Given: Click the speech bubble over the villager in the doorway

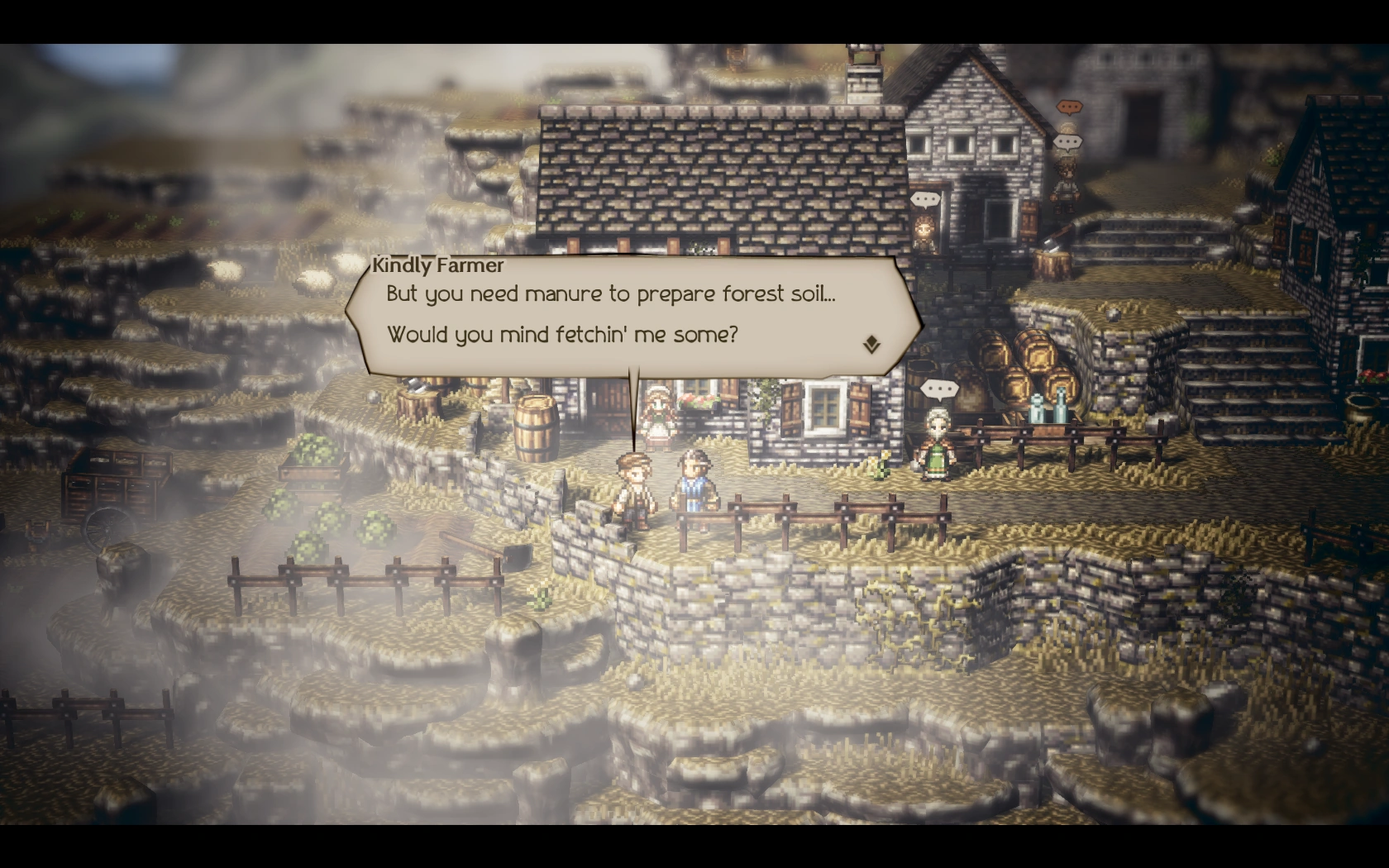Looking at the screenshot, I should [x=924, y=199].
